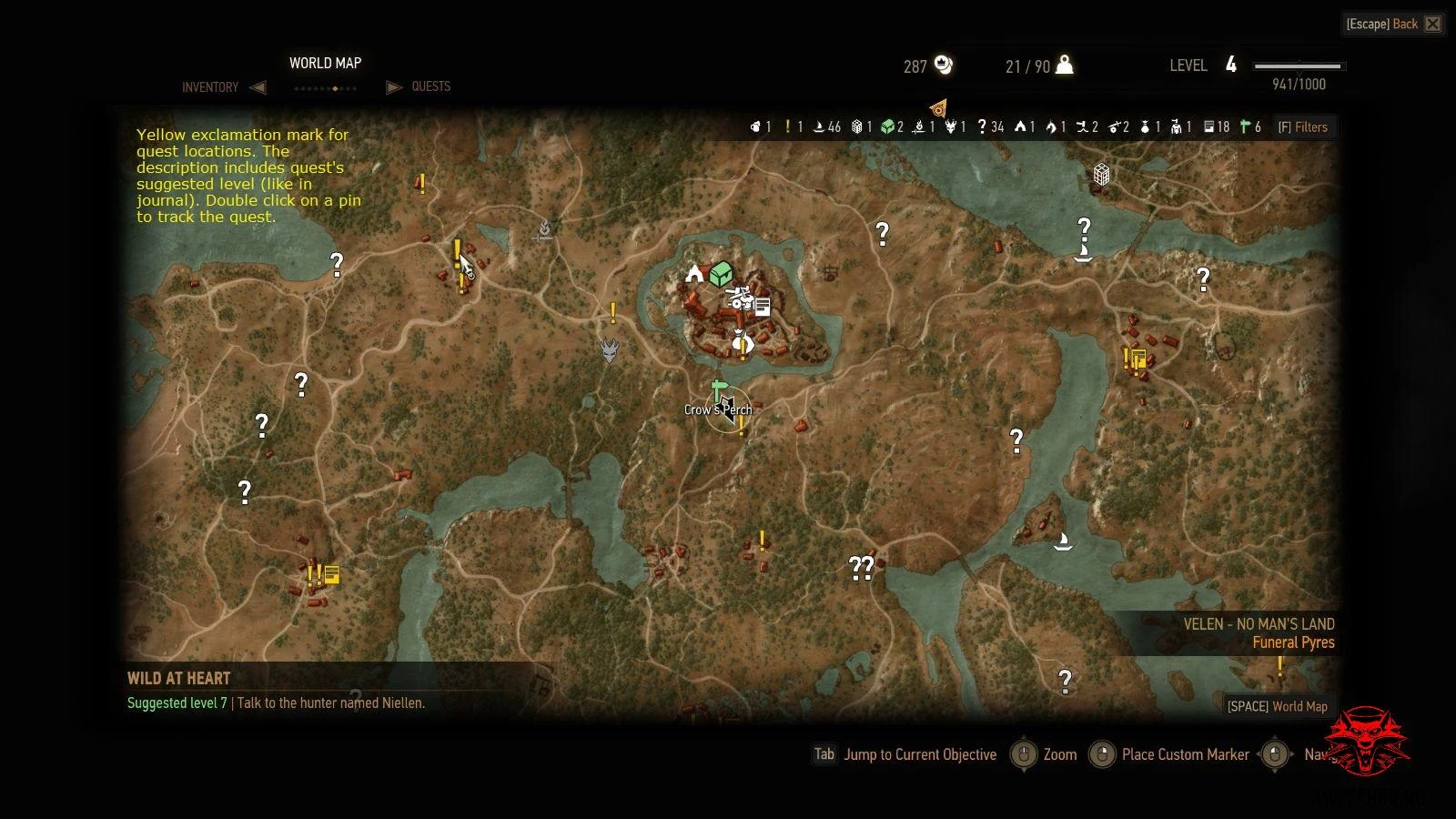Open the map Filters panel
The width and height of the screenshot is (1456, 819).
[1303, 126]
